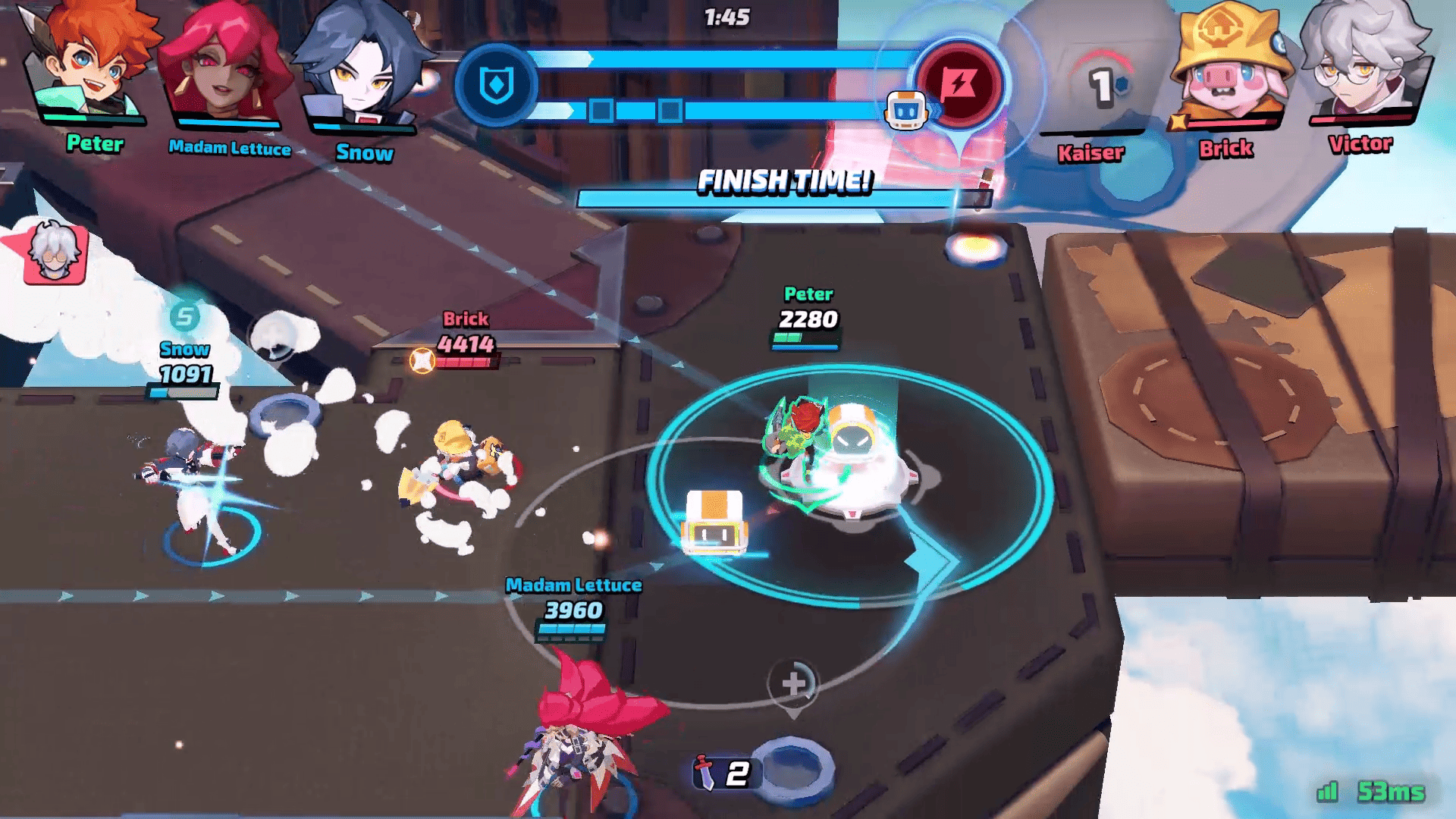The width and height of the screenshot is (1456, 819).
Task: Click the Victor off-screen indicator bubble
Action: tap(53, 254)
